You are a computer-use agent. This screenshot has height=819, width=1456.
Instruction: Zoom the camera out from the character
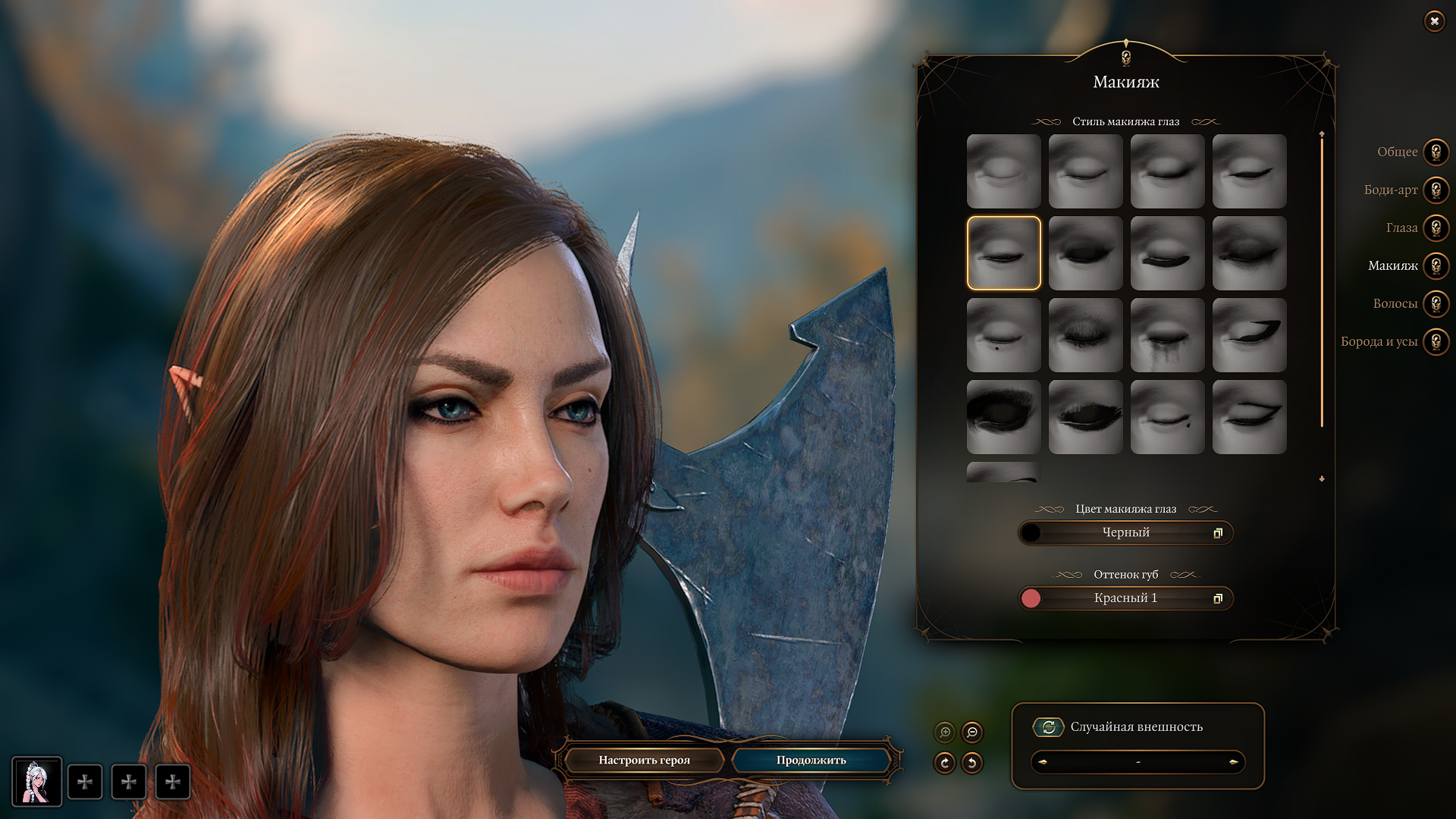(972, 733)
